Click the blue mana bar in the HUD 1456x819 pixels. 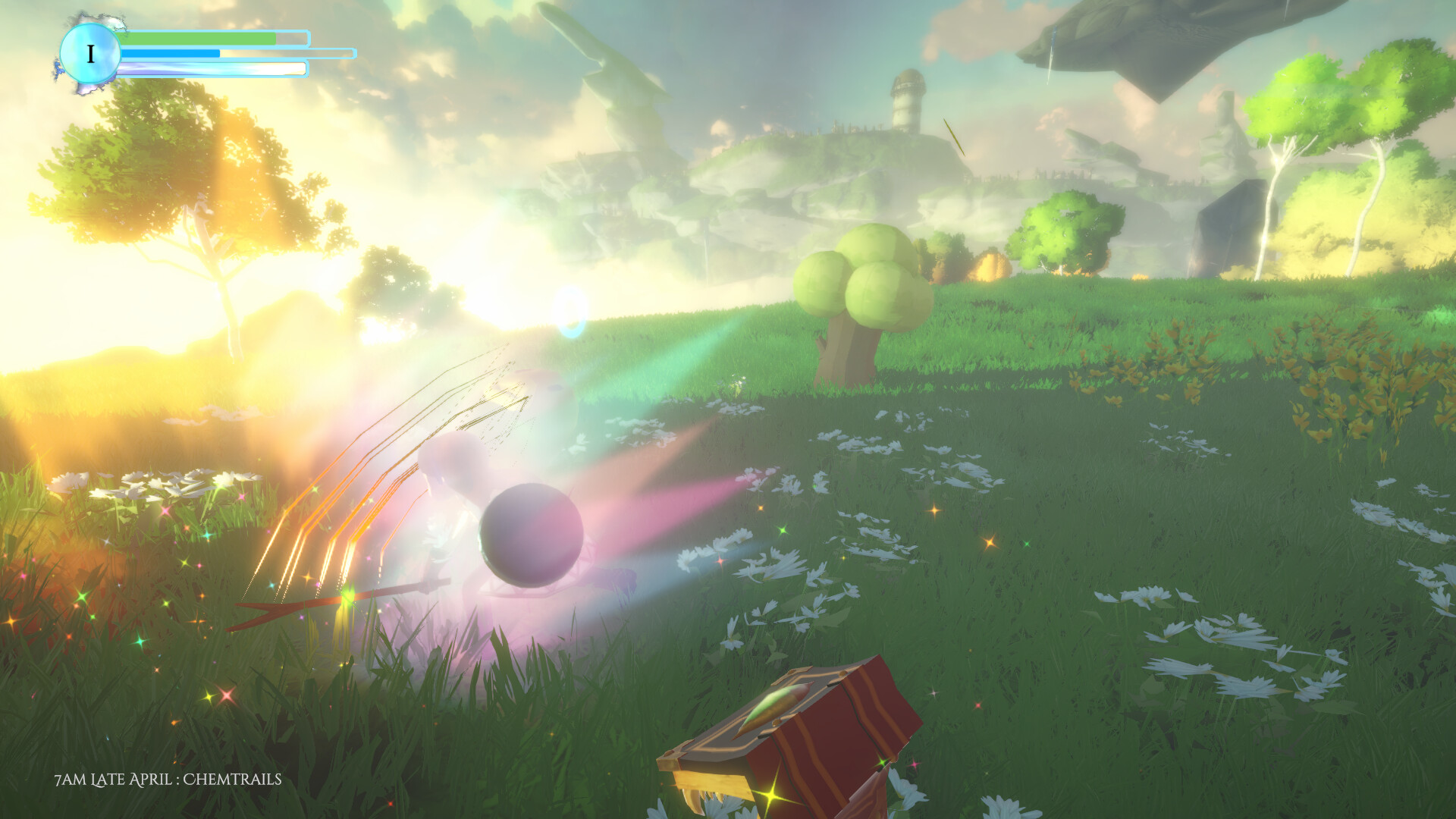coord(171,53)
